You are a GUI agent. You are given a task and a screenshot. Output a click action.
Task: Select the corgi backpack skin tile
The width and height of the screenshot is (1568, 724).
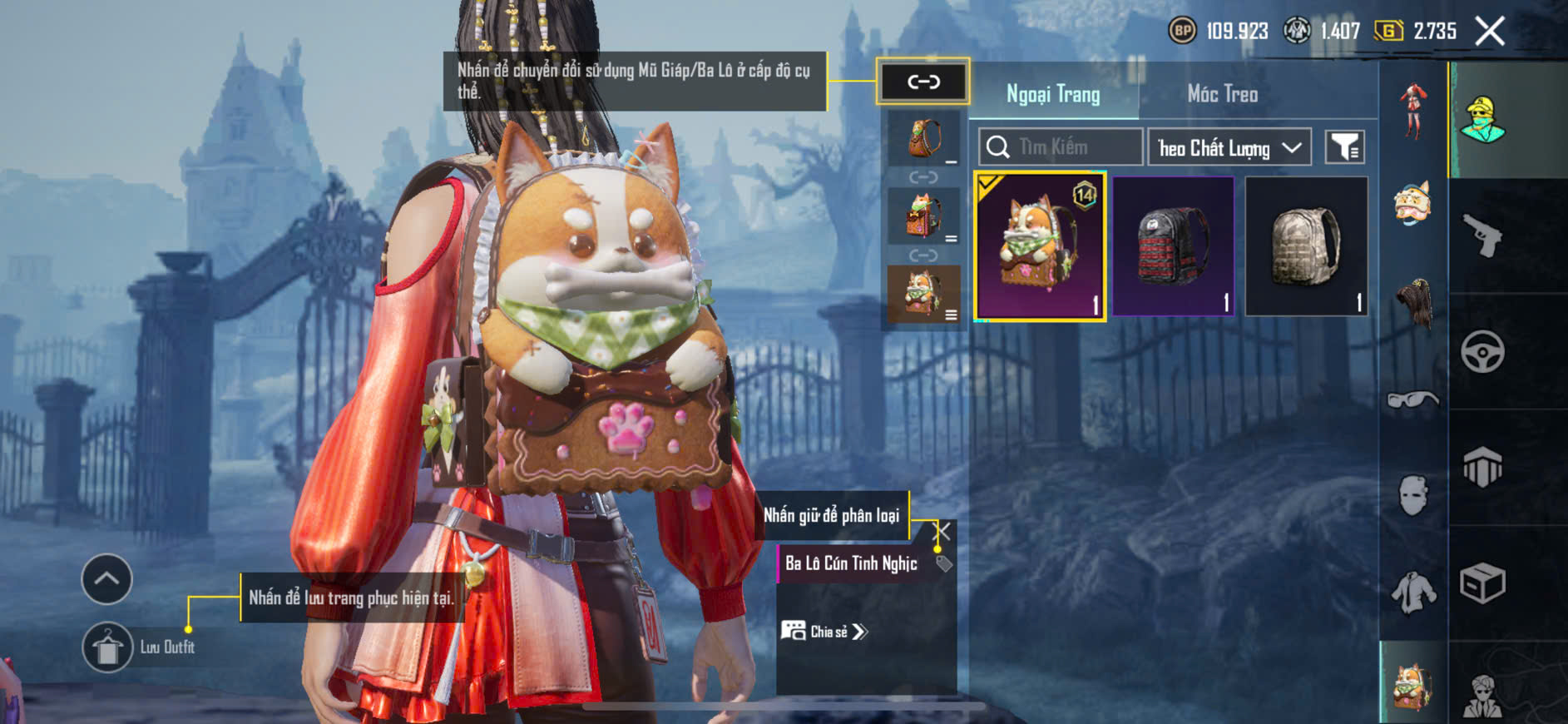point(1040,246)
